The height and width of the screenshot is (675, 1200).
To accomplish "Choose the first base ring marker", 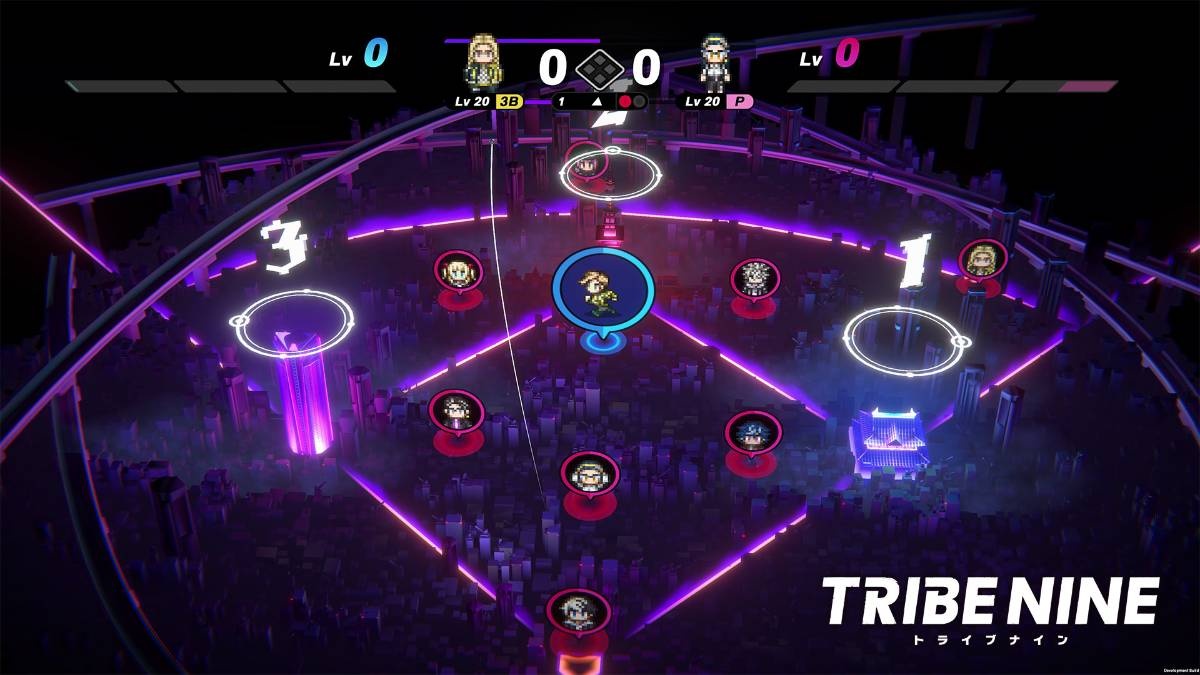I will click(903, 335).
